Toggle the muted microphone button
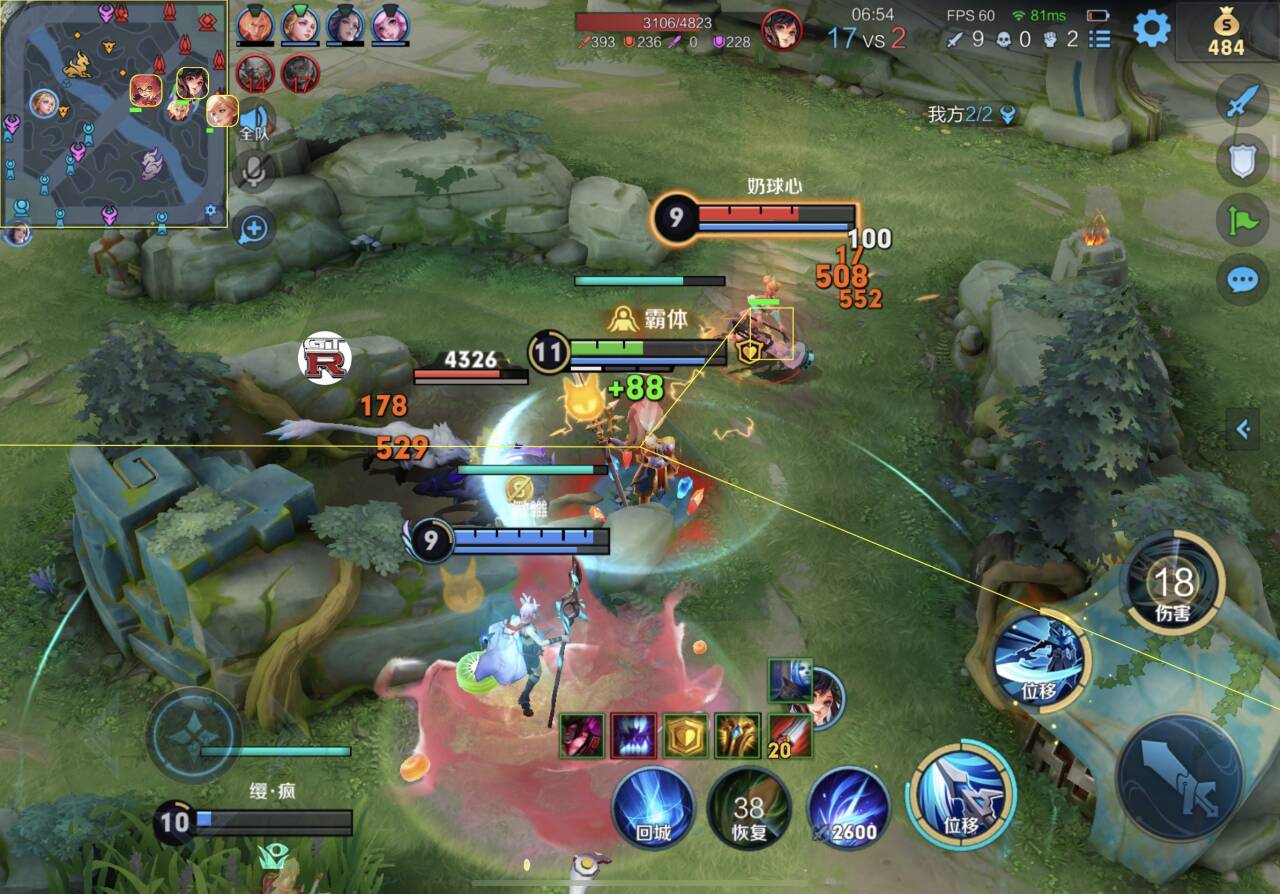 pyautogui.click(x=254, y=172)
